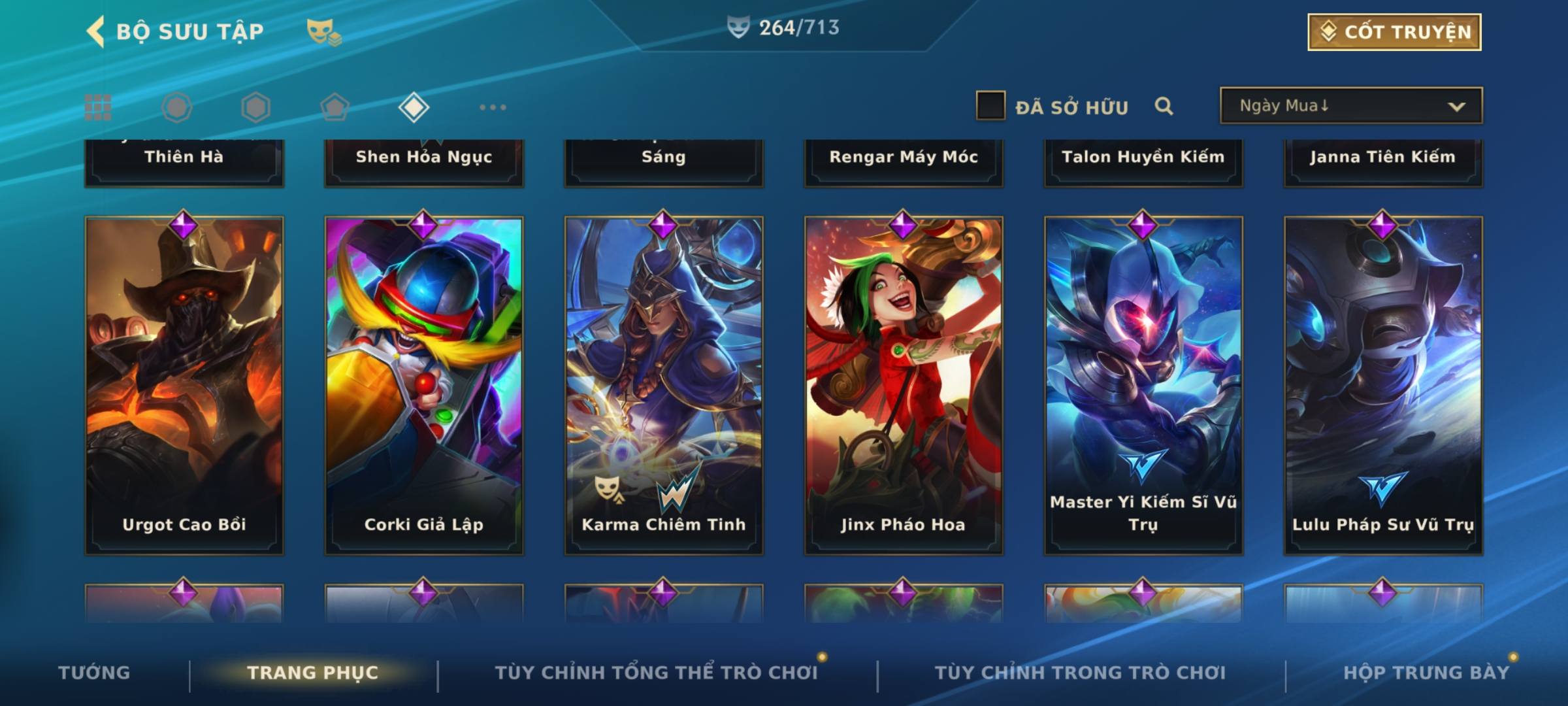The height and width of the screenshot is (706, 1568).
Task: Show all skins with the grid filter
Action: click(x=98, y=107)
